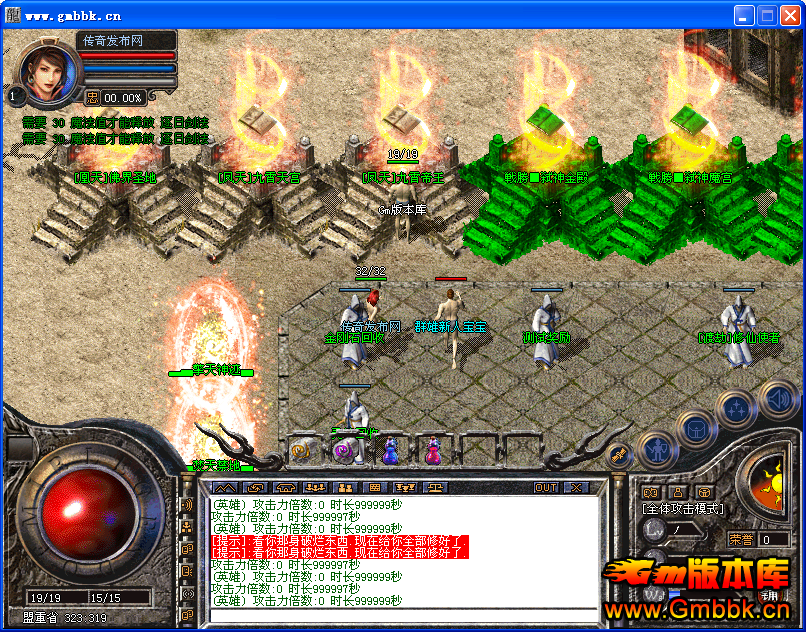Click the chat text input field
This screenshot has width=806, height=632.
tap(400, 613)
